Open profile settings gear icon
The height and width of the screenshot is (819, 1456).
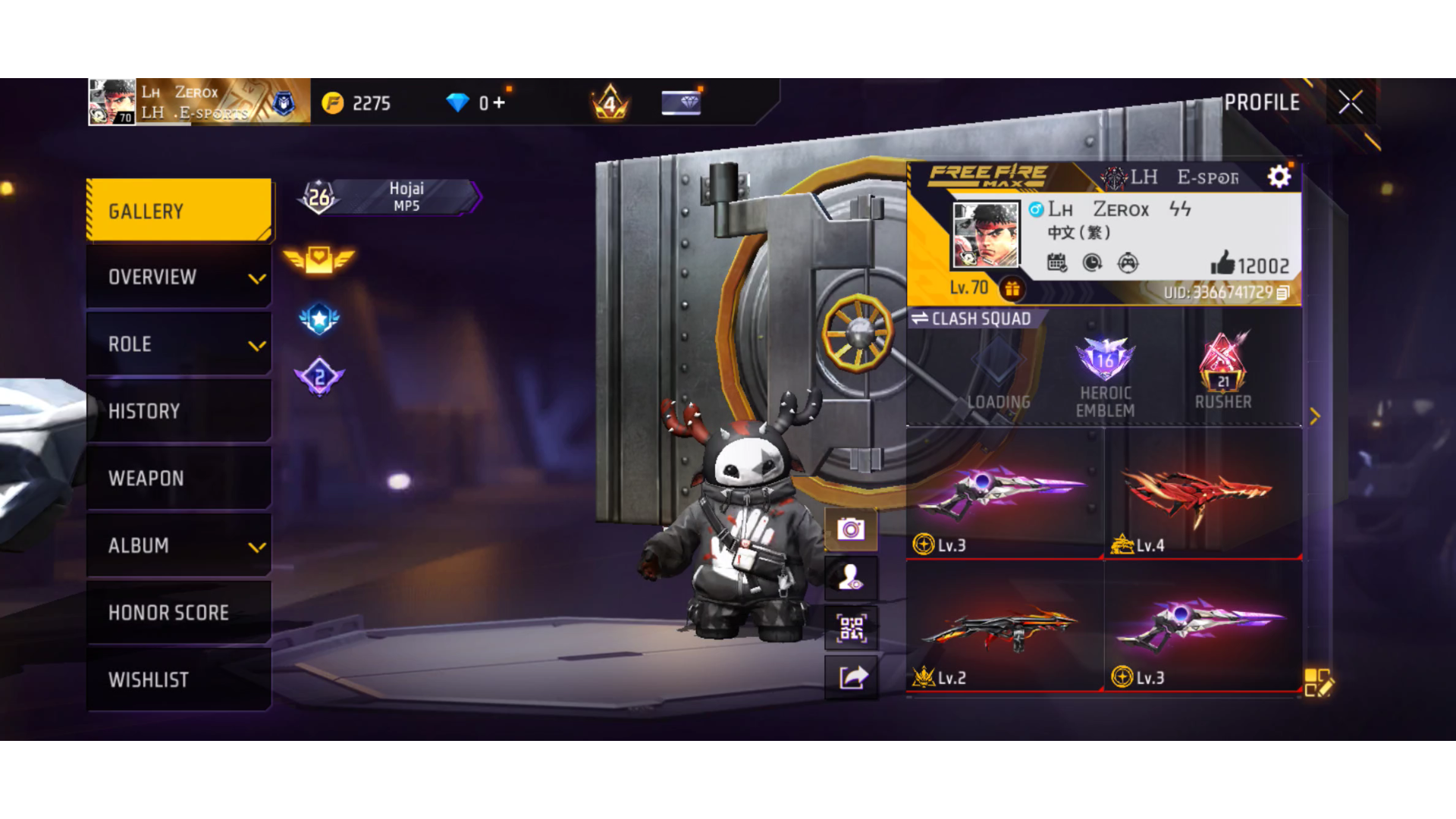(1279, 177)
